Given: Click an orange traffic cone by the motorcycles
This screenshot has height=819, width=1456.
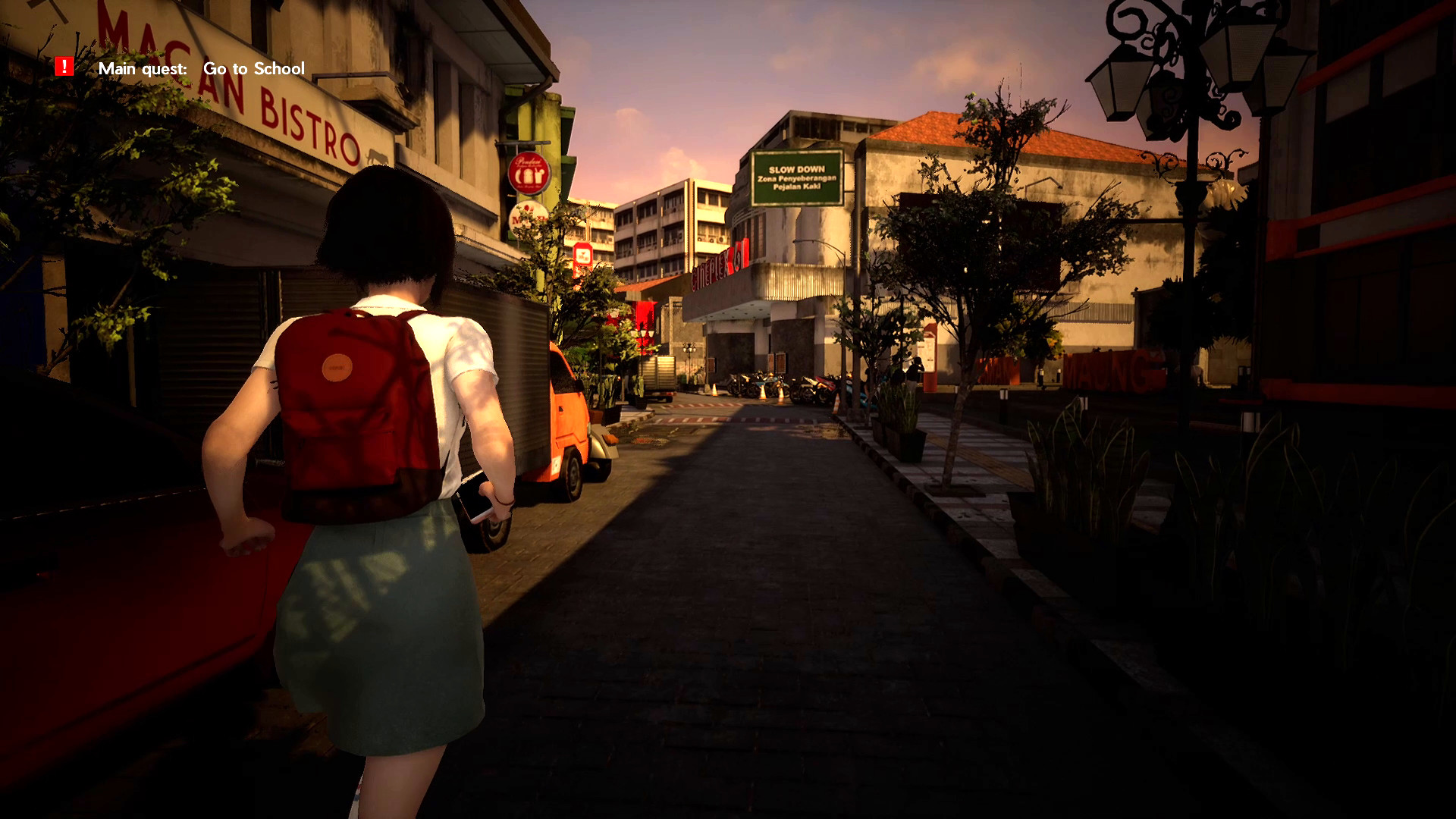Looking at the screenshot, I should pos(763,394).
